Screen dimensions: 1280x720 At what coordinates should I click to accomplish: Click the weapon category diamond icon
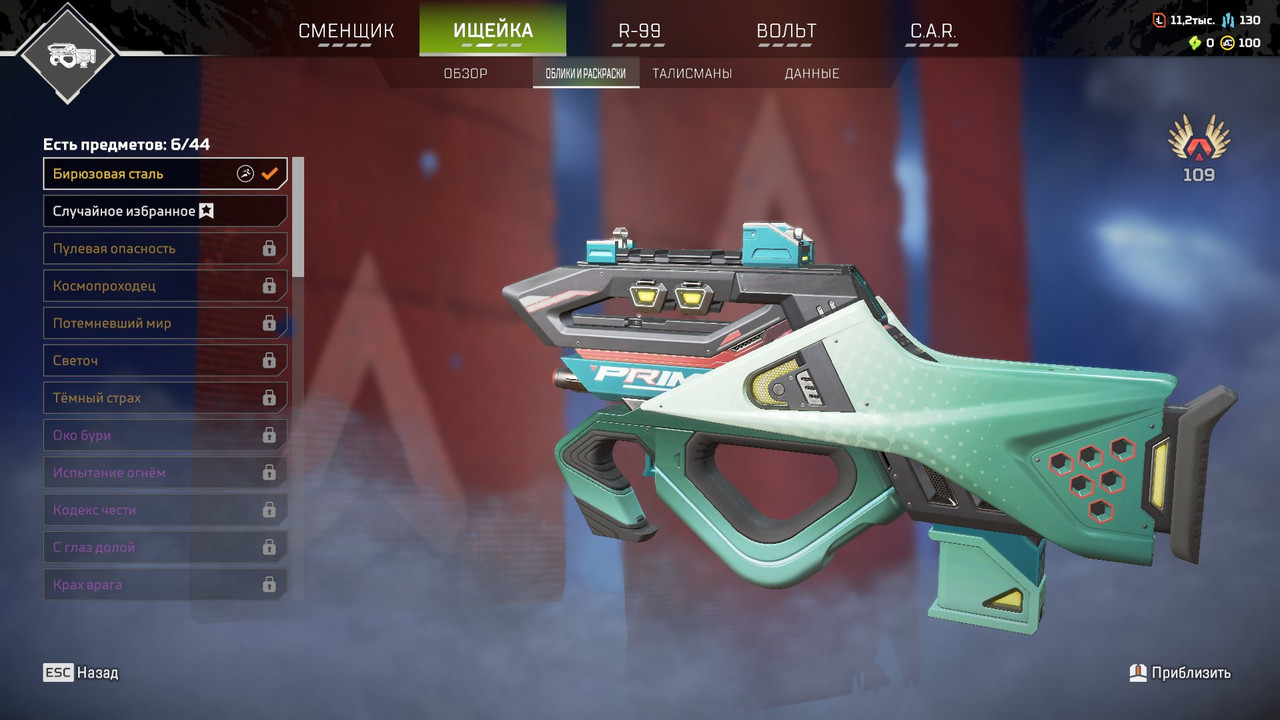68,55
